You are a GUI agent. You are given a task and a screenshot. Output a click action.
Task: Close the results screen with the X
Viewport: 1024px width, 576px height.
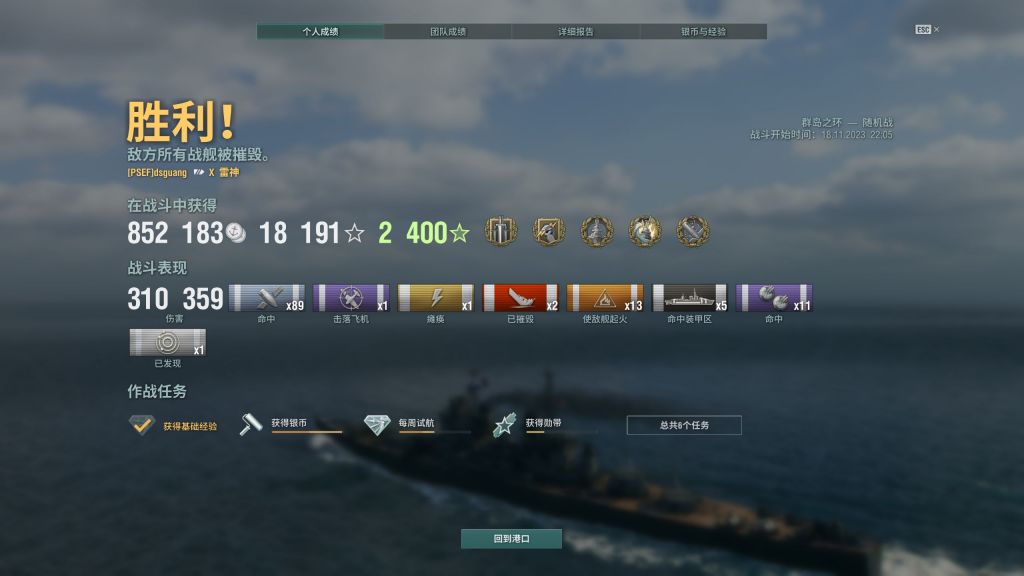click(936, 30)
